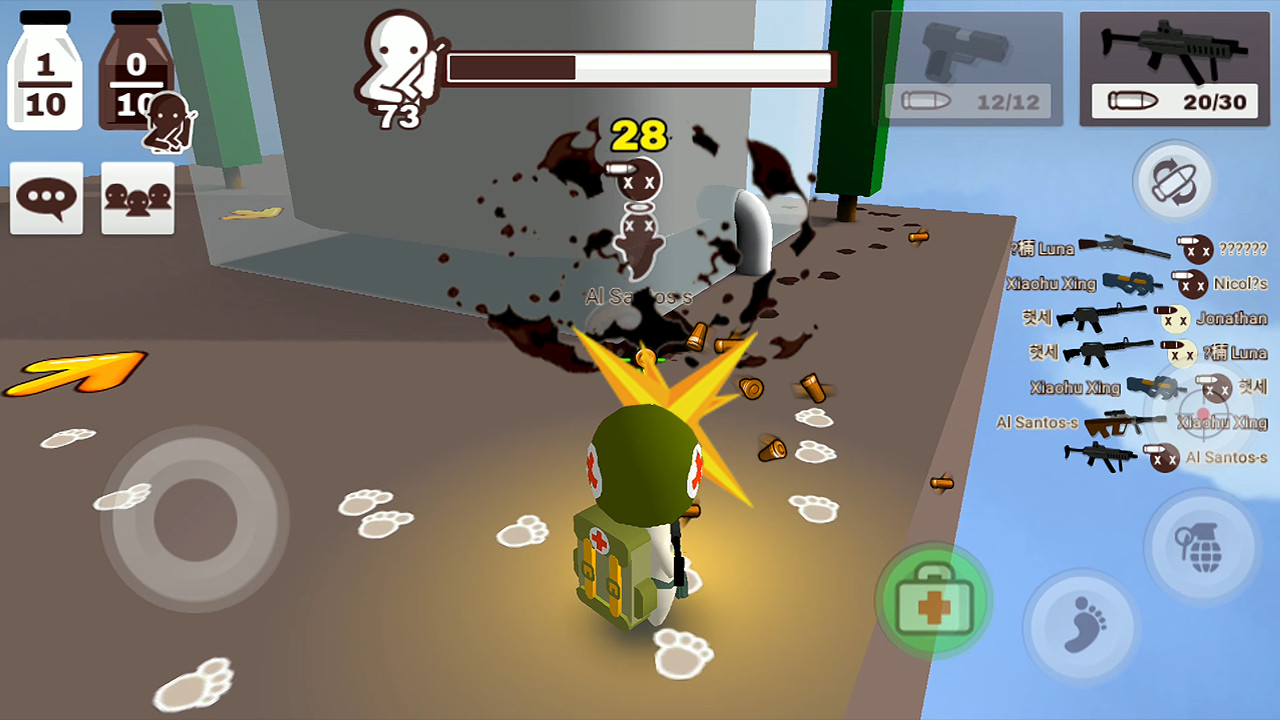Viewport: 1280px width, 720px height.
Task: Open the chat bubble icon
Action: pyautogui.click(x=45, y=197)
